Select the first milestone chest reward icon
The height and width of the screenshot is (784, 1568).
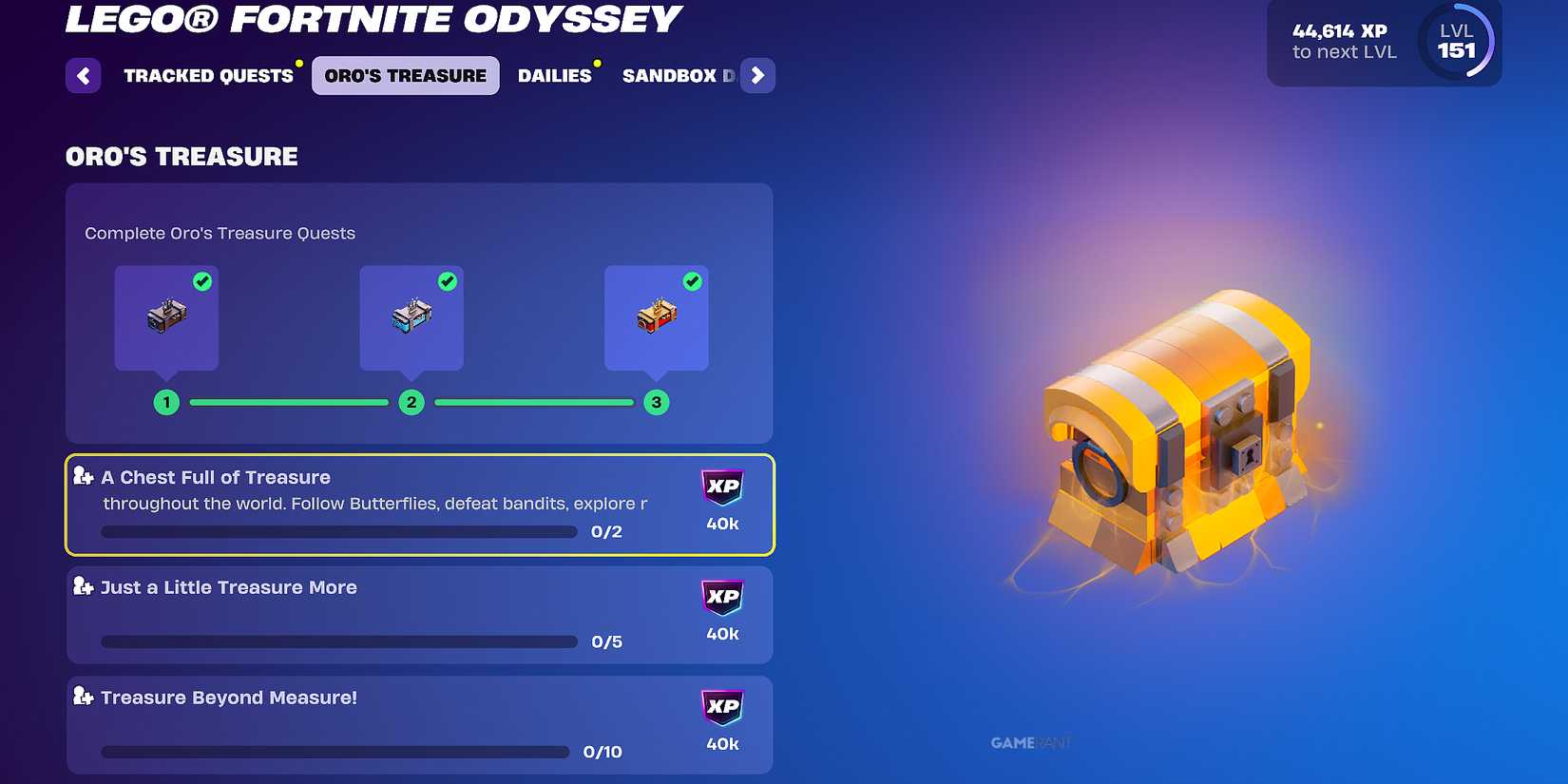[165, 314]
